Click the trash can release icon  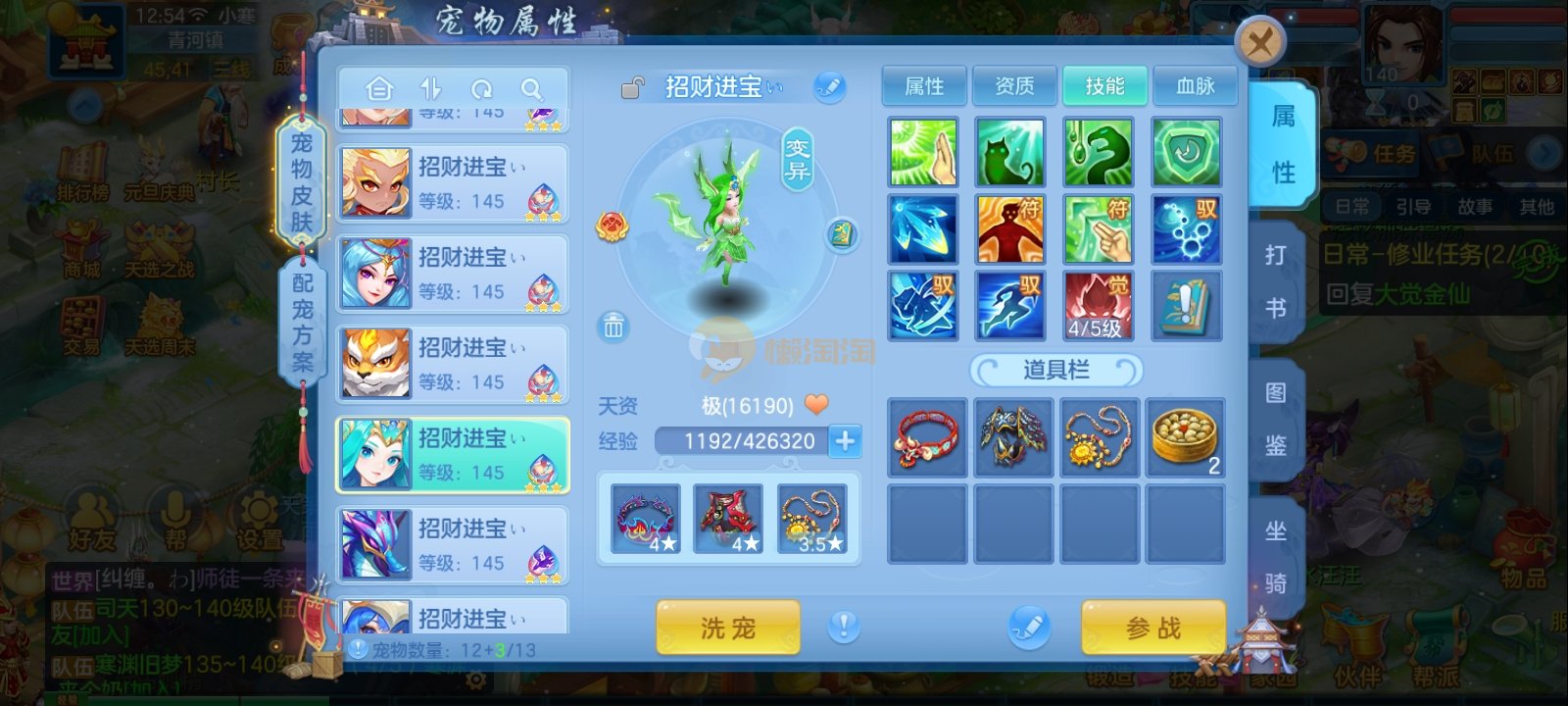(x=613, y=326)
